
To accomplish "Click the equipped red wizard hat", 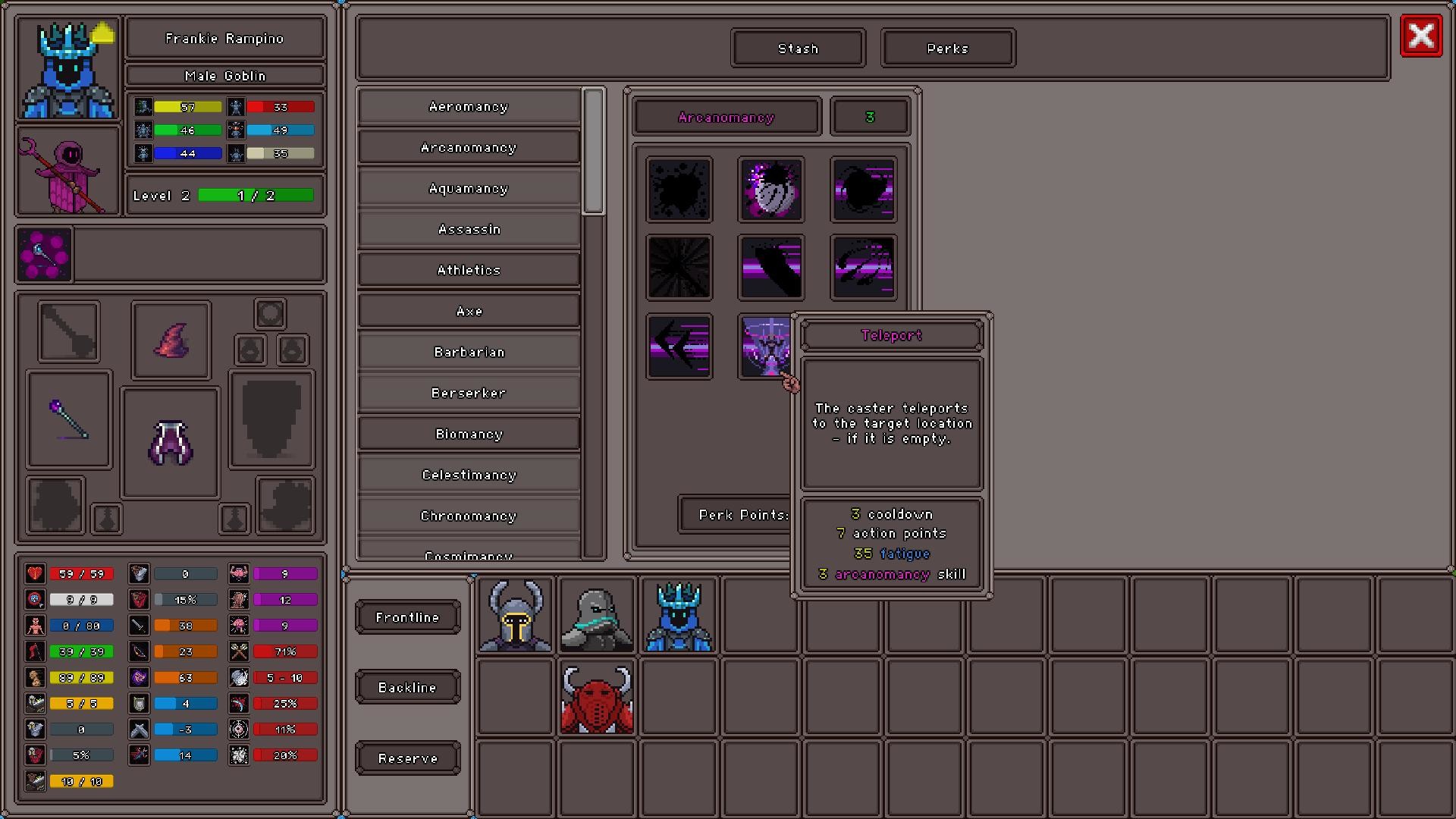I will coord(170,339).
